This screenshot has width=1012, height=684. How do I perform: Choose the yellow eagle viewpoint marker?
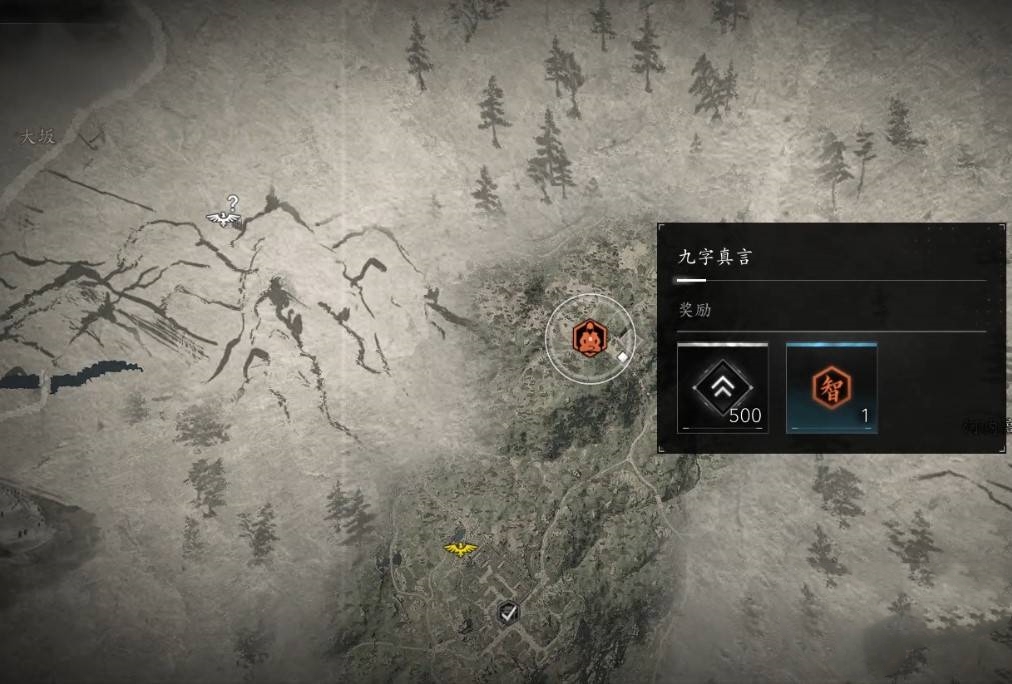click(x=459, y=548)
